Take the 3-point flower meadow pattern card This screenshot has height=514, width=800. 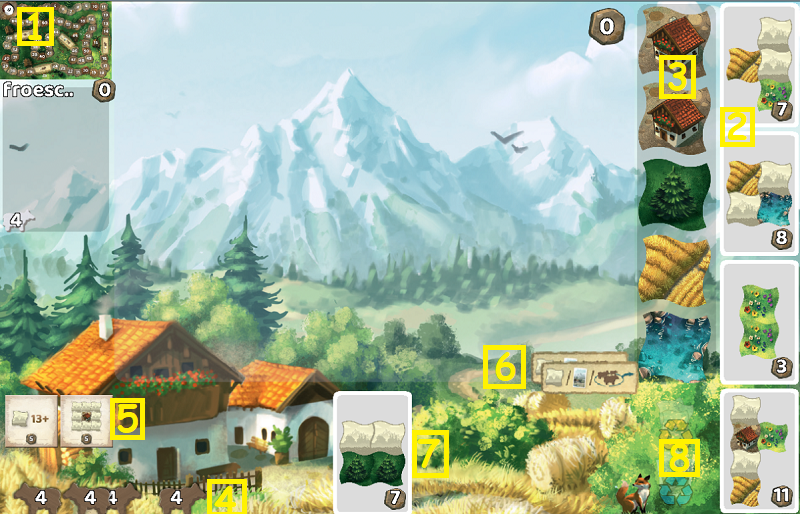click(757, 320)
